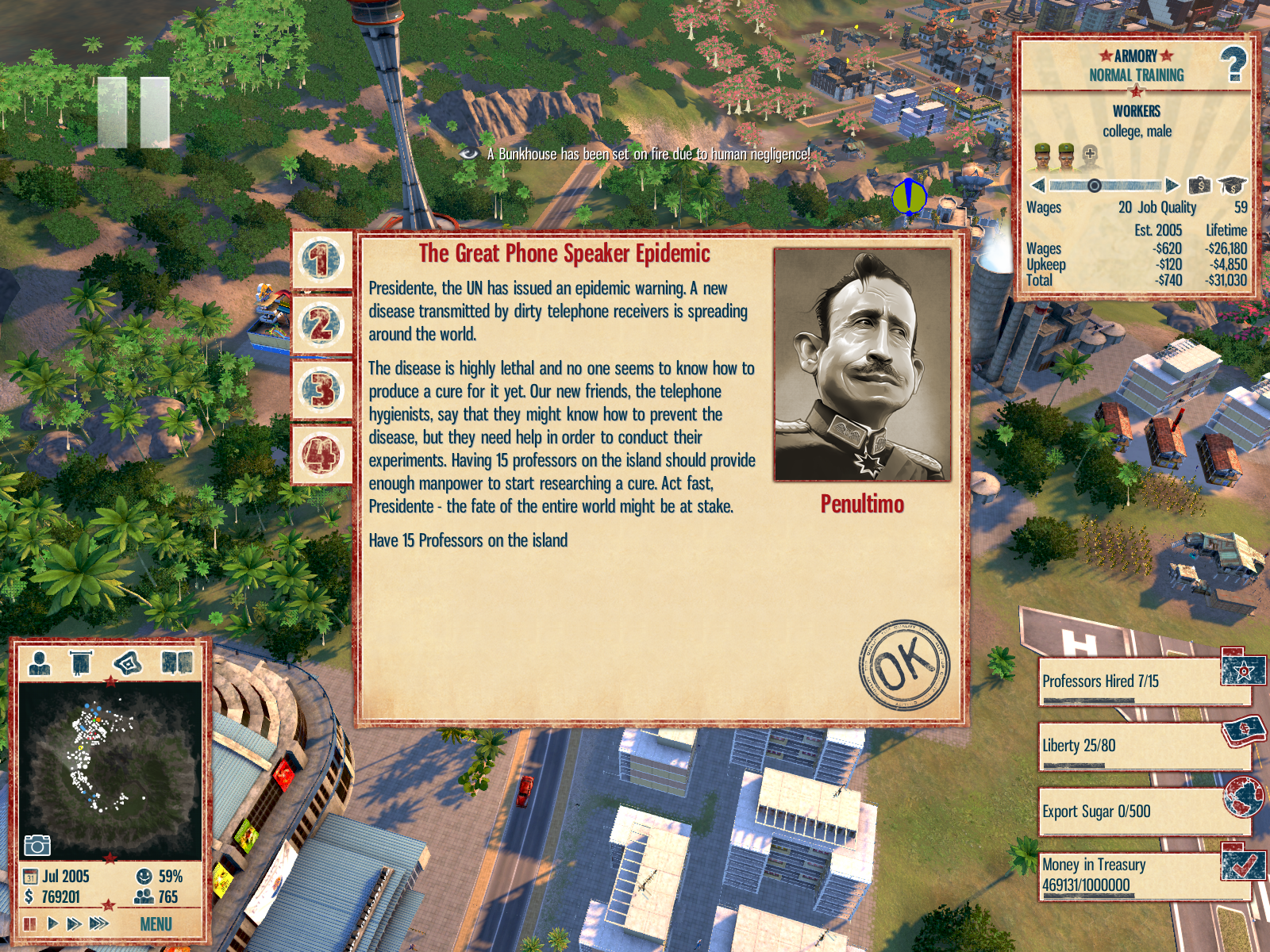Open the Armory help question mark
The width and height of the screenshot is (1270, 952).
tap(1233, 65)
